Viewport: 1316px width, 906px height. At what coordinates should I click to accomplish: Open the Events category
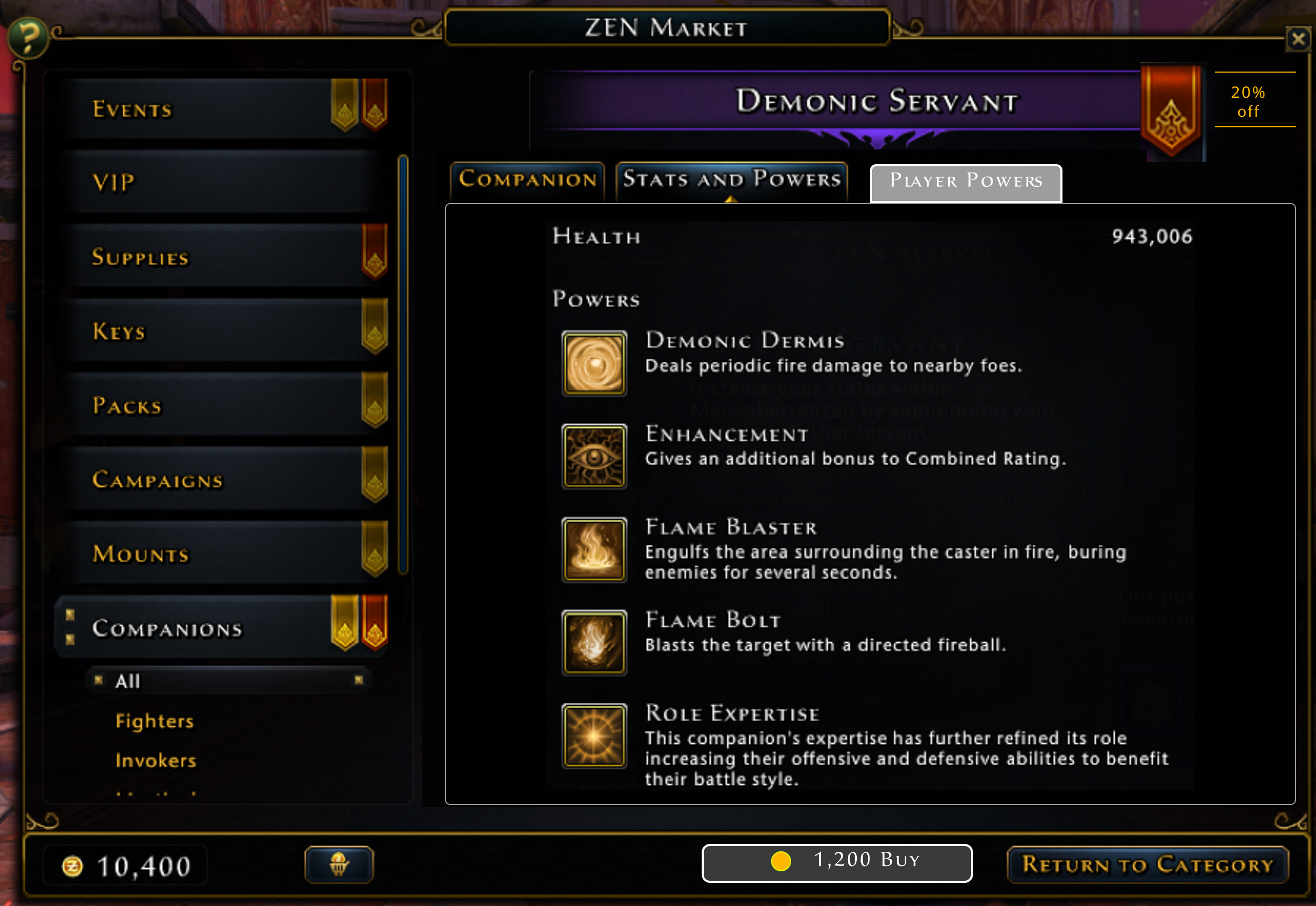tap(221, 108)
